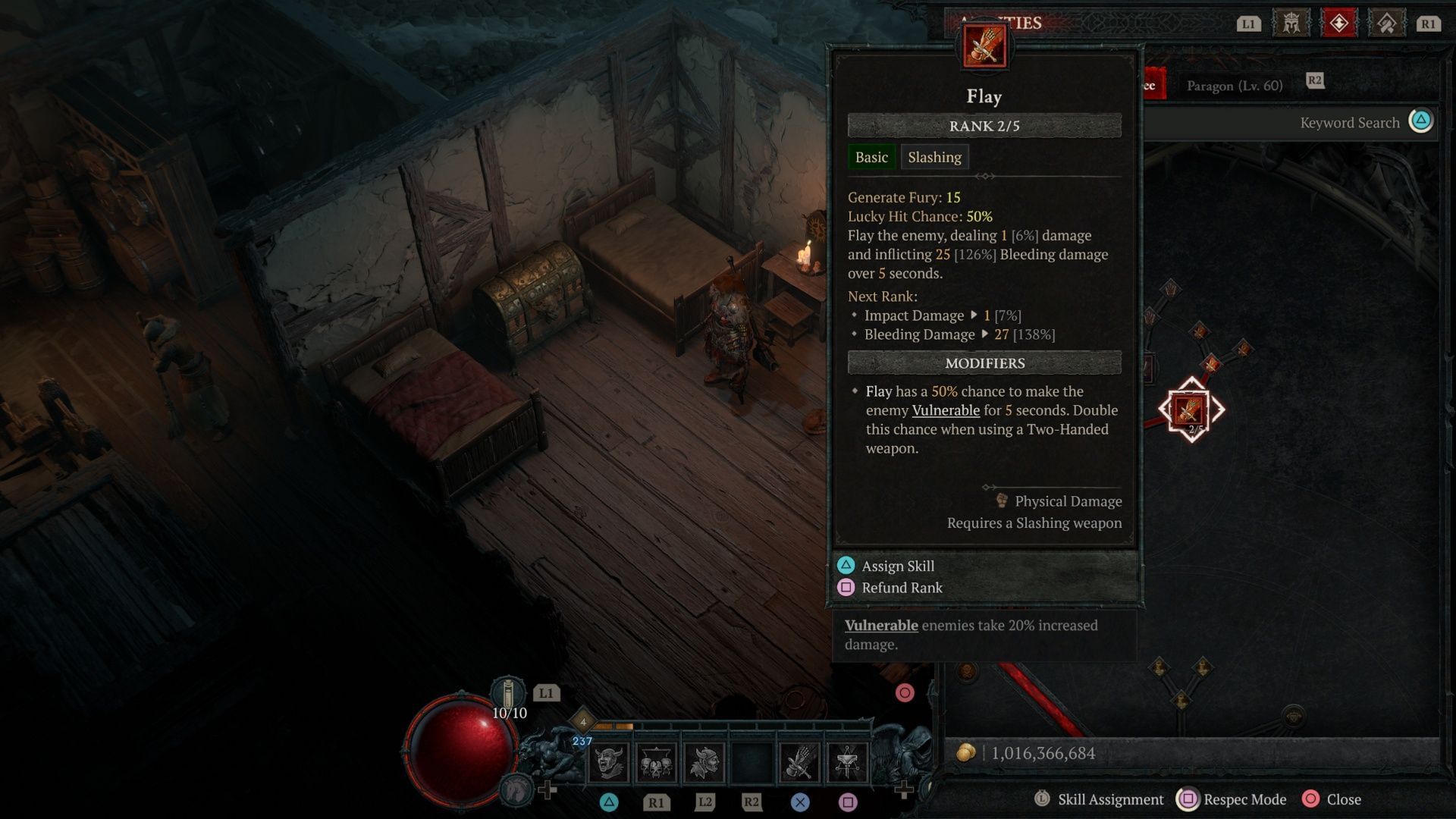
Task: Choose Assign Skill for Flay
Action: (898, 566)
